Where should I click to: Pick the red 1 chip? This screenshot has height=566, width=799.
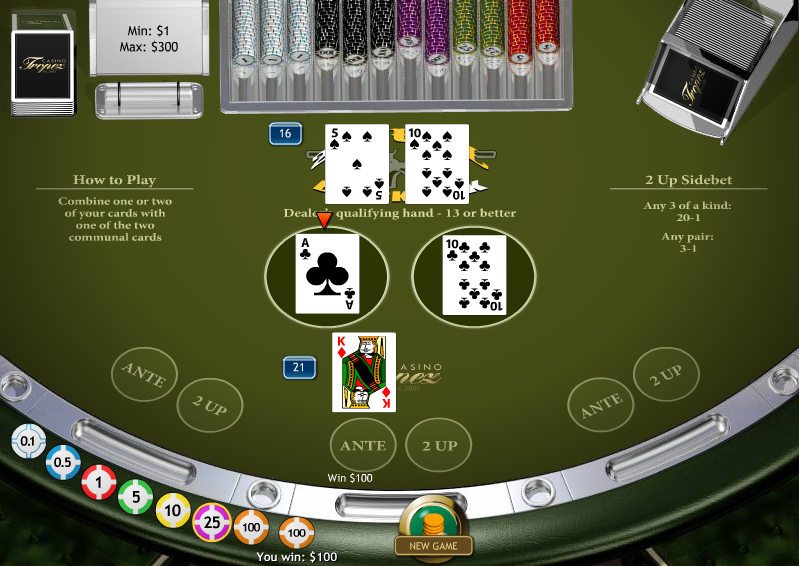pos(98,482)
